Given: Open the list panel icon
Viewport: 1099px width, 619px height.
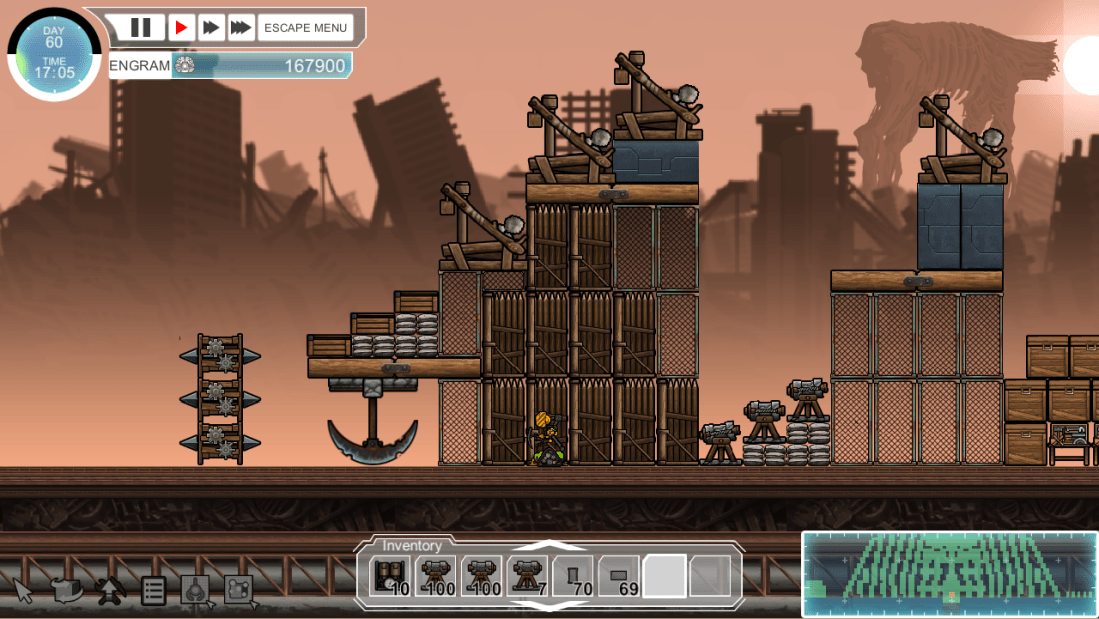Looking at the screenshot, I should (x=153, y=590).
